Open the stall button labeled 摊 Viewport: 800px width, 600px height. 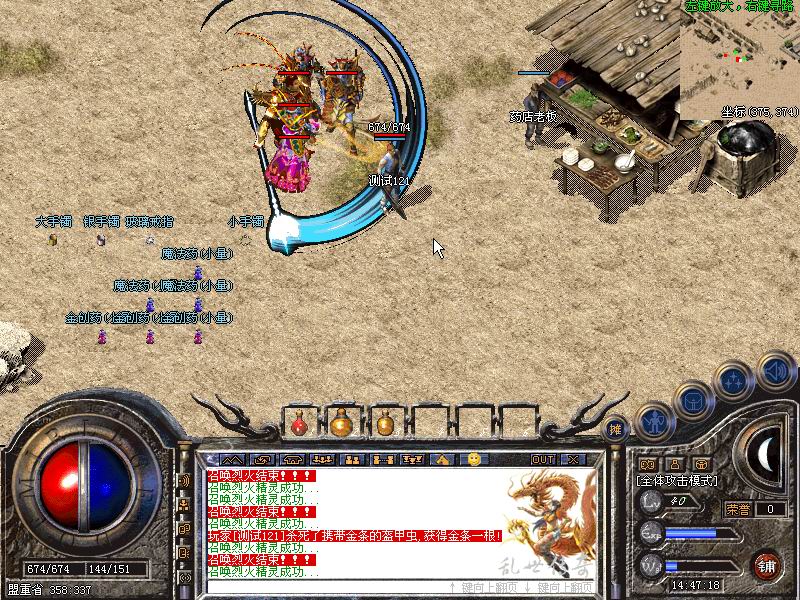click(617, 428)
